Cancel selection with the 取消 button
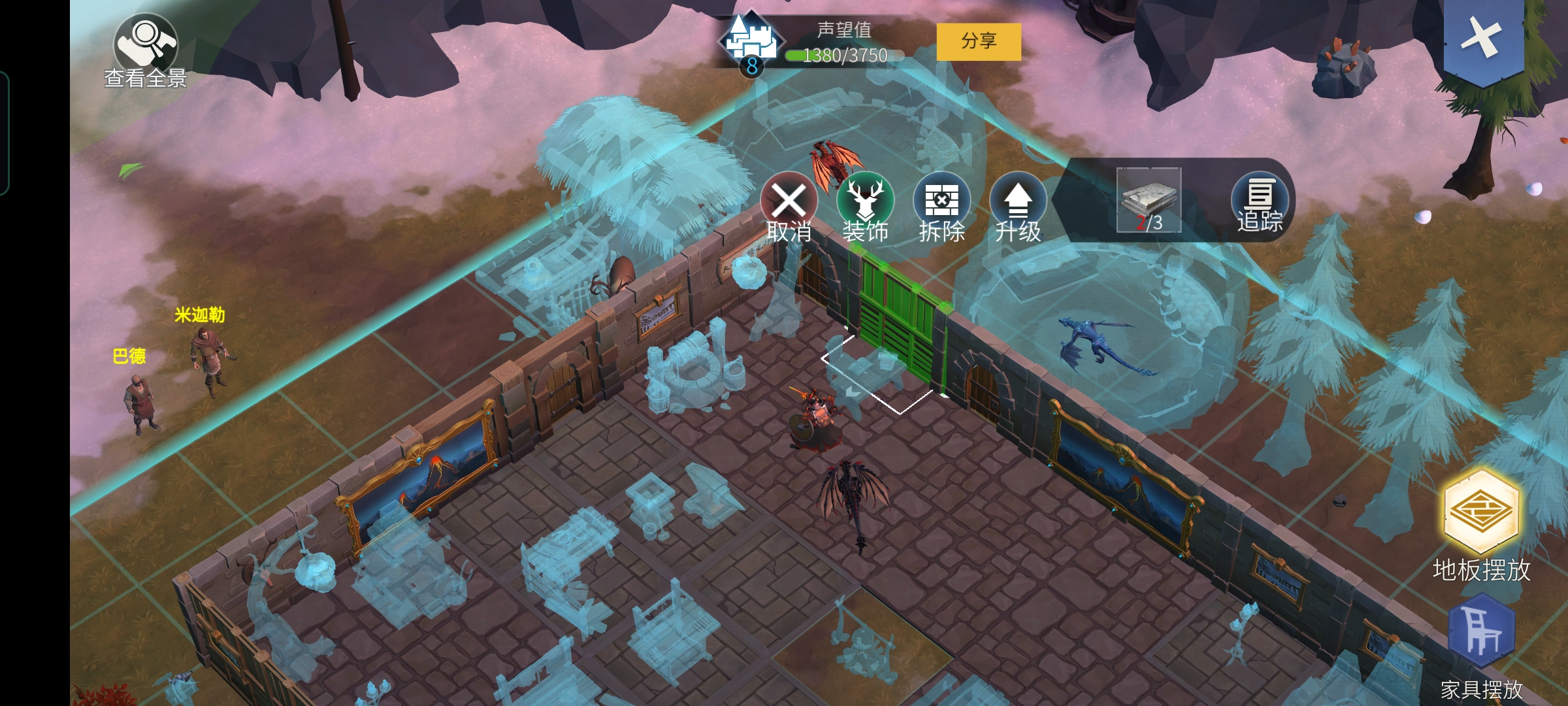 point(789,207)
